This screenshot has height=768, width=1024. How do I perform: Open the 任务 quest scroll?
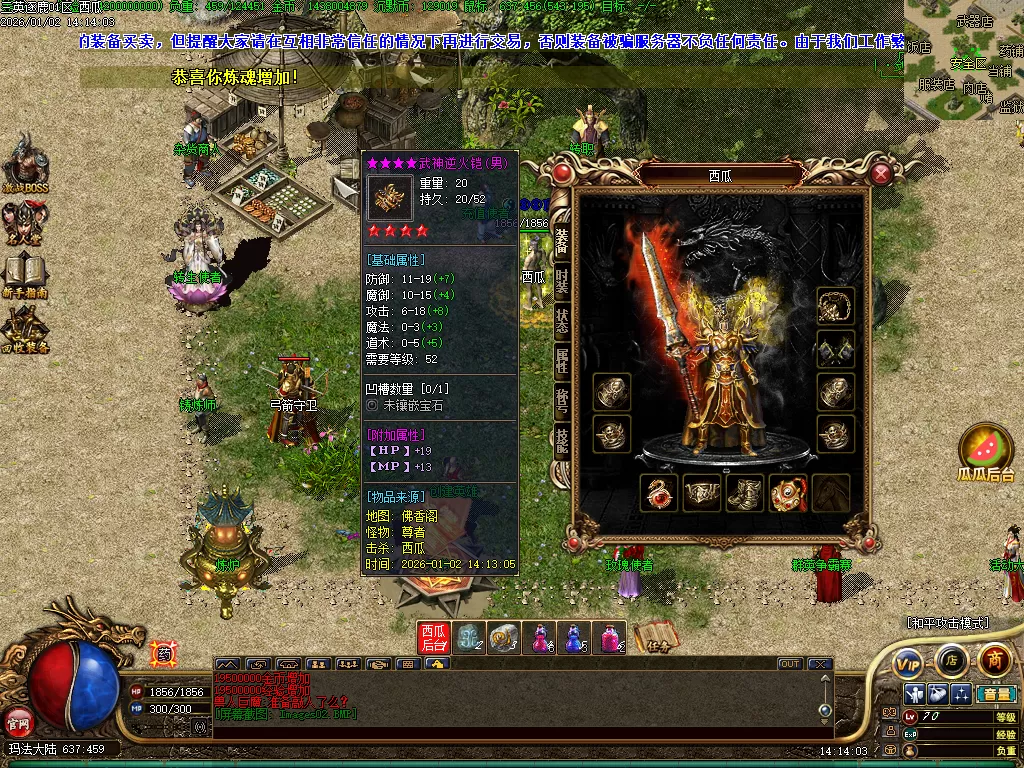(x=655, y=636)
